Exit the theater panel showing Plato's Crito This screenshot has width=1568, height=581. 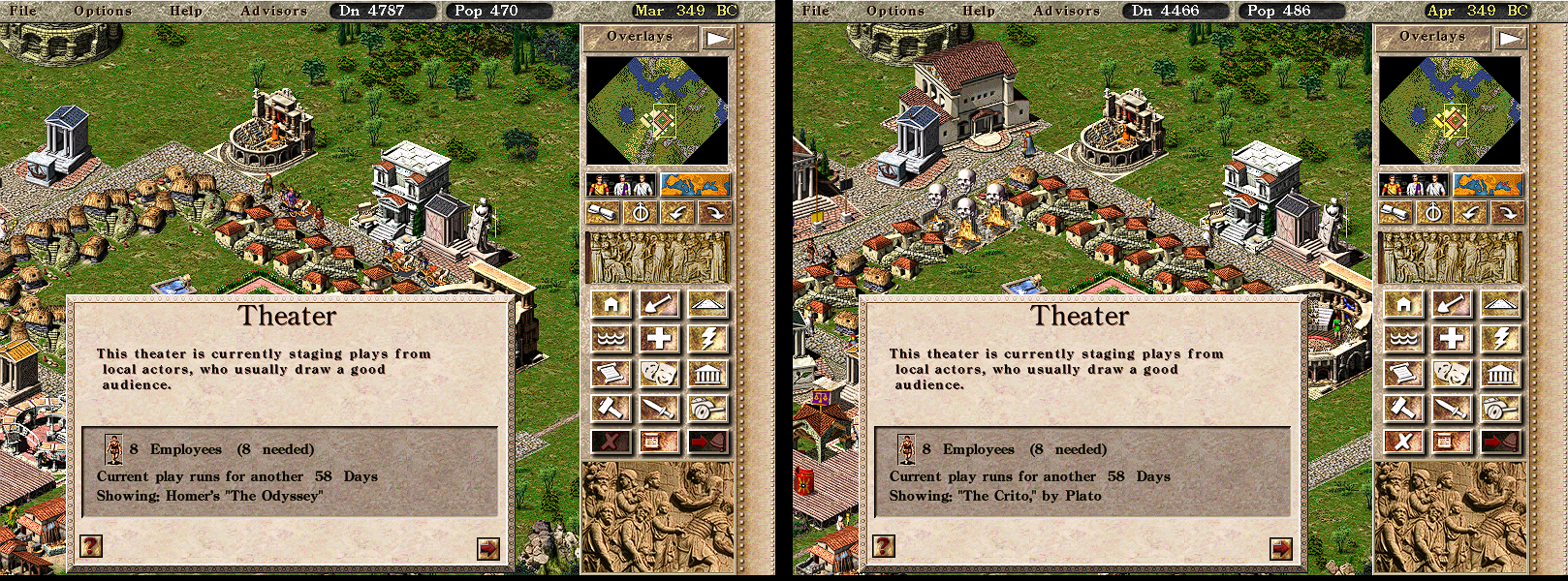tap(1281, 548)
